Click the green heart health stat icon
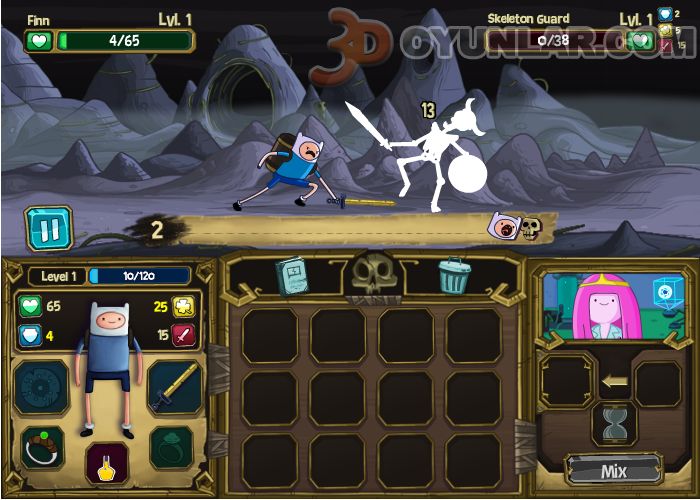The image size is (700, 500). (30, 307)
